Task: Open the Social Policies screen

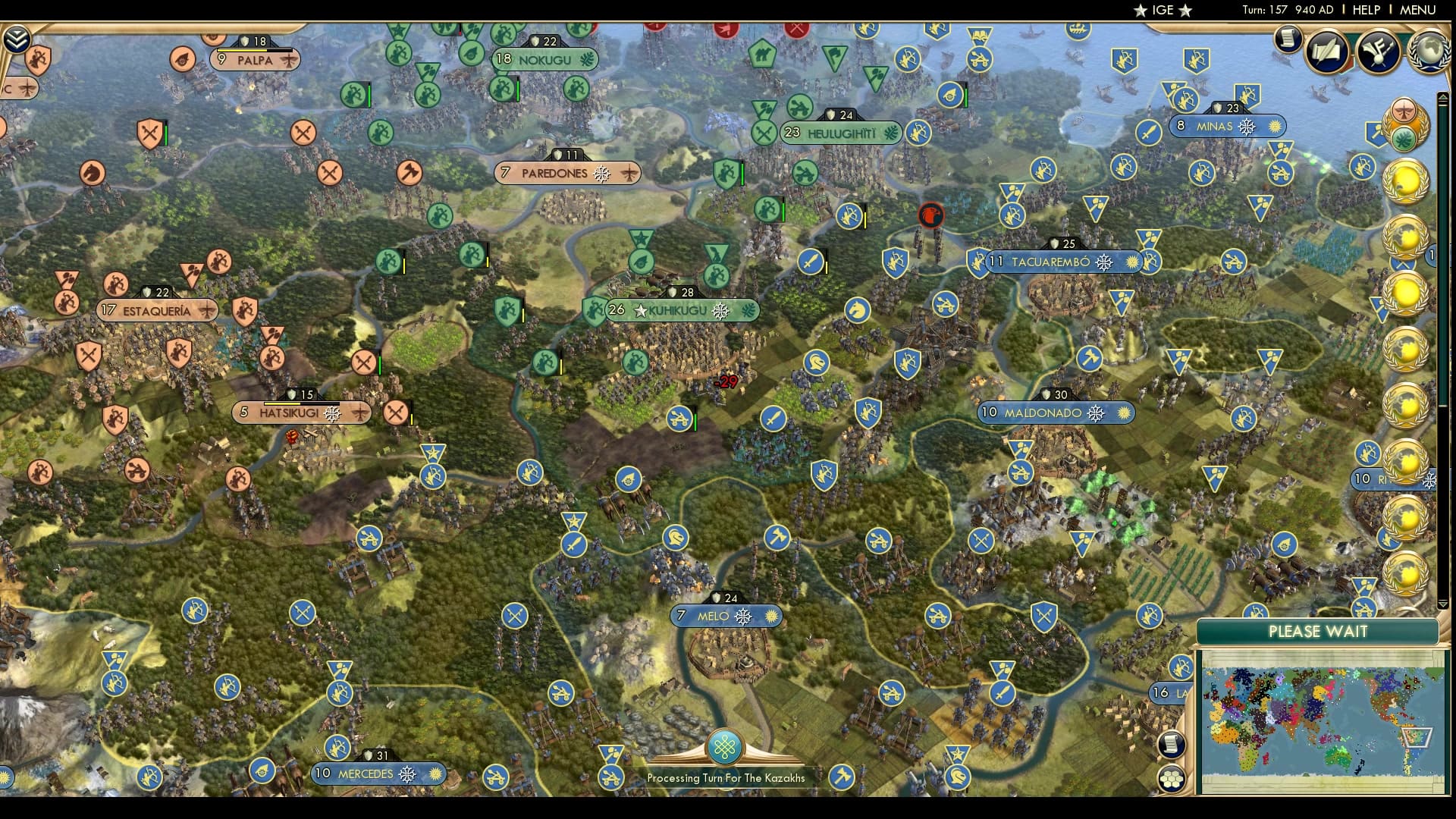Action: (1327, 52)
